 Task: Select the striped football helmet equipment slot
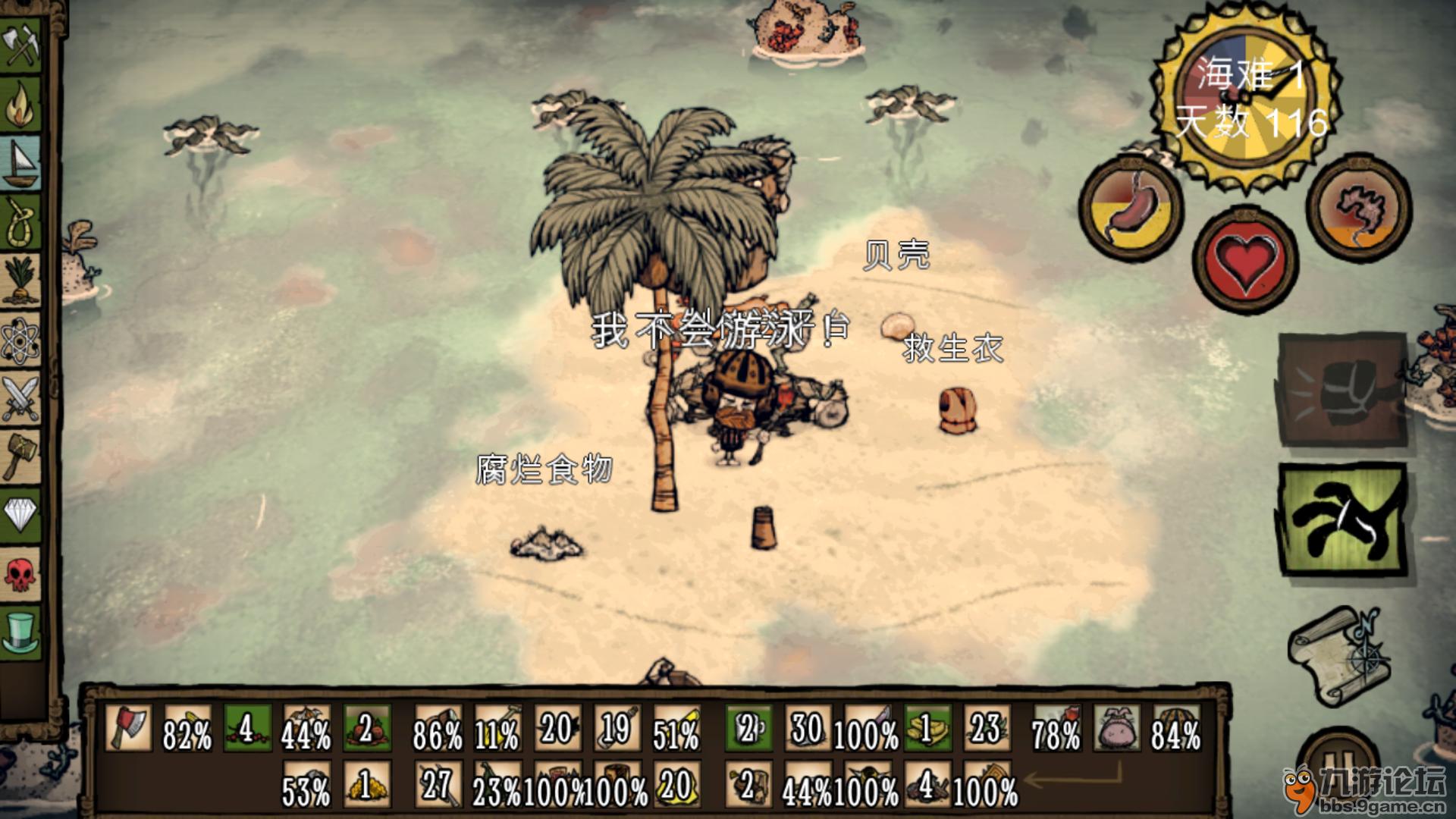click(x=1176, y=728)
